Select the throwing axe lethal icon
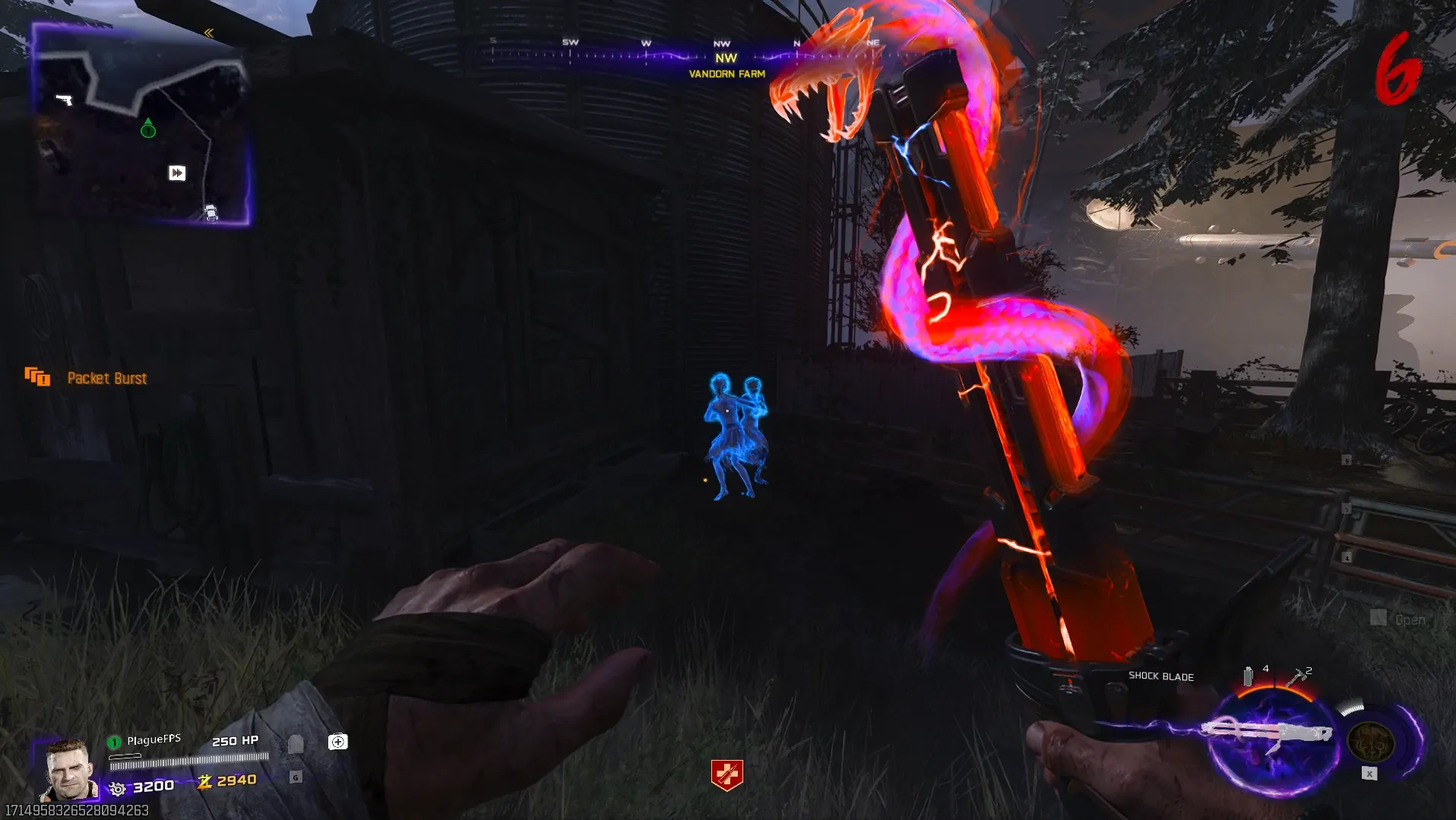 pyautogui.click(x=1296, y=677)
